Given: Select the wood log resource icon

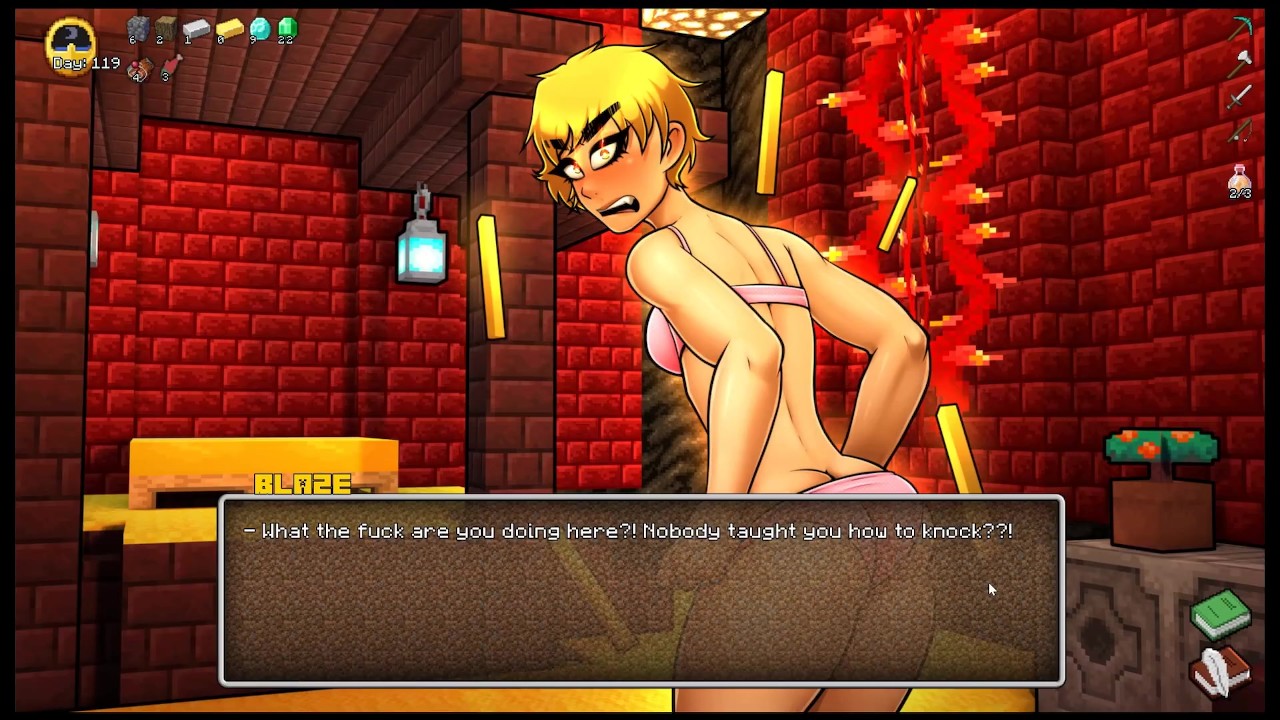Looking at the screenshot, I should click(166, 30).
